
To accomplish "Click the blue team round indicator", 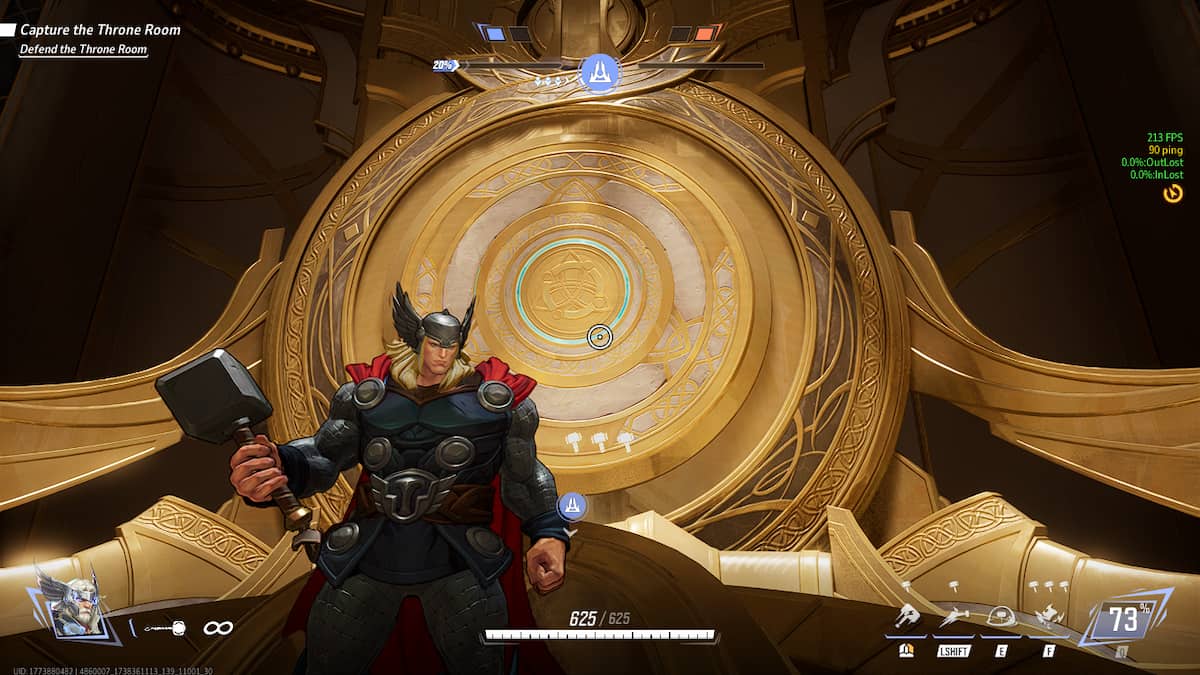I will (x=495, y=34).
